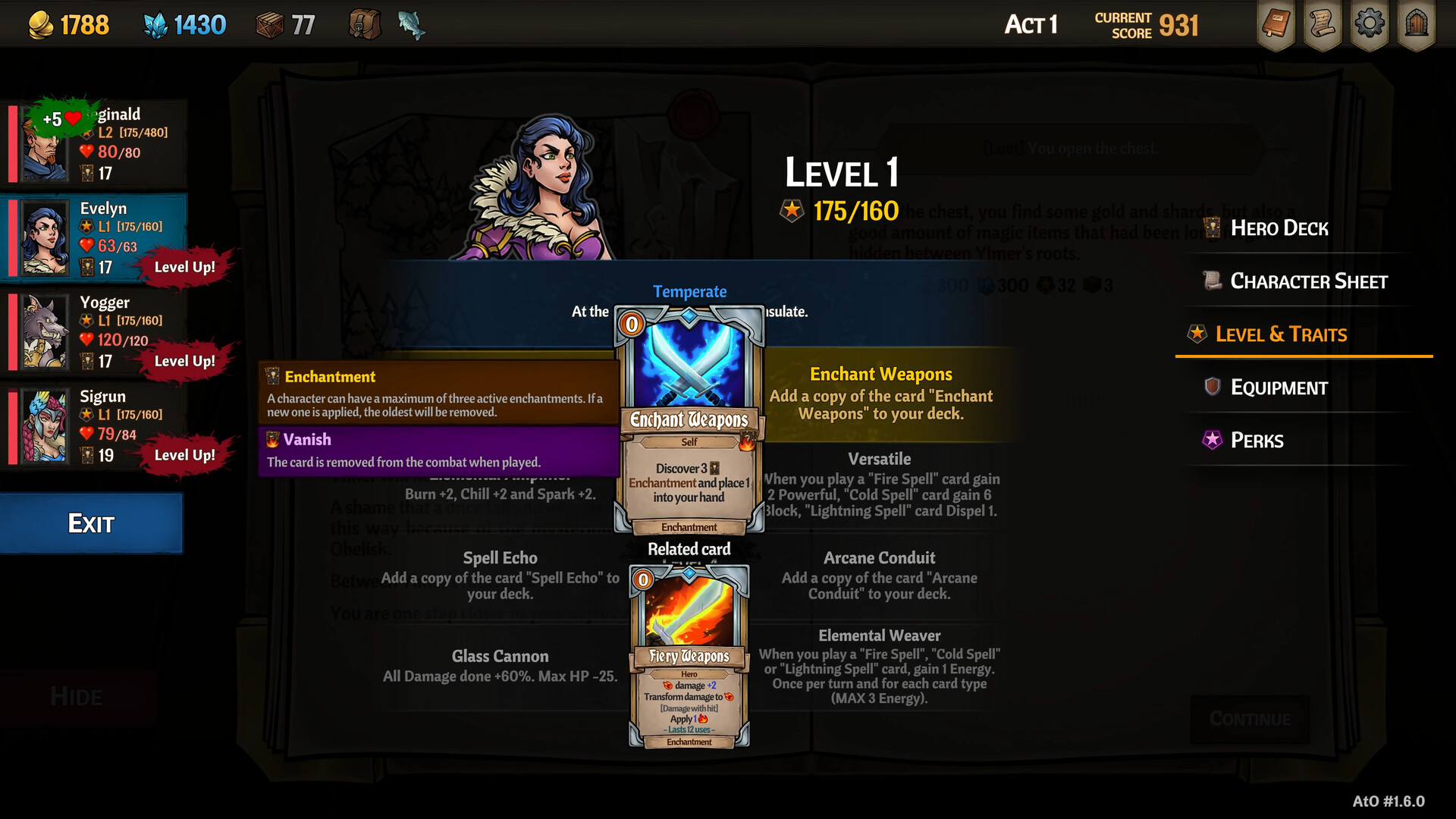Select the Glass Cannon trait

(500, 666)
